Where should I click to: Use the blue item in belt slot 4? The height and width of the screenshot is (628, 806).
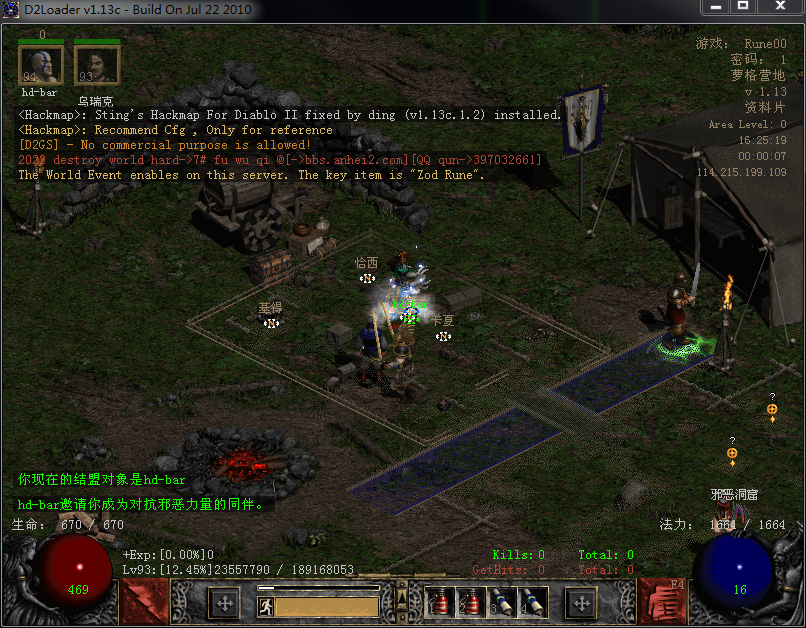[532, 602]
